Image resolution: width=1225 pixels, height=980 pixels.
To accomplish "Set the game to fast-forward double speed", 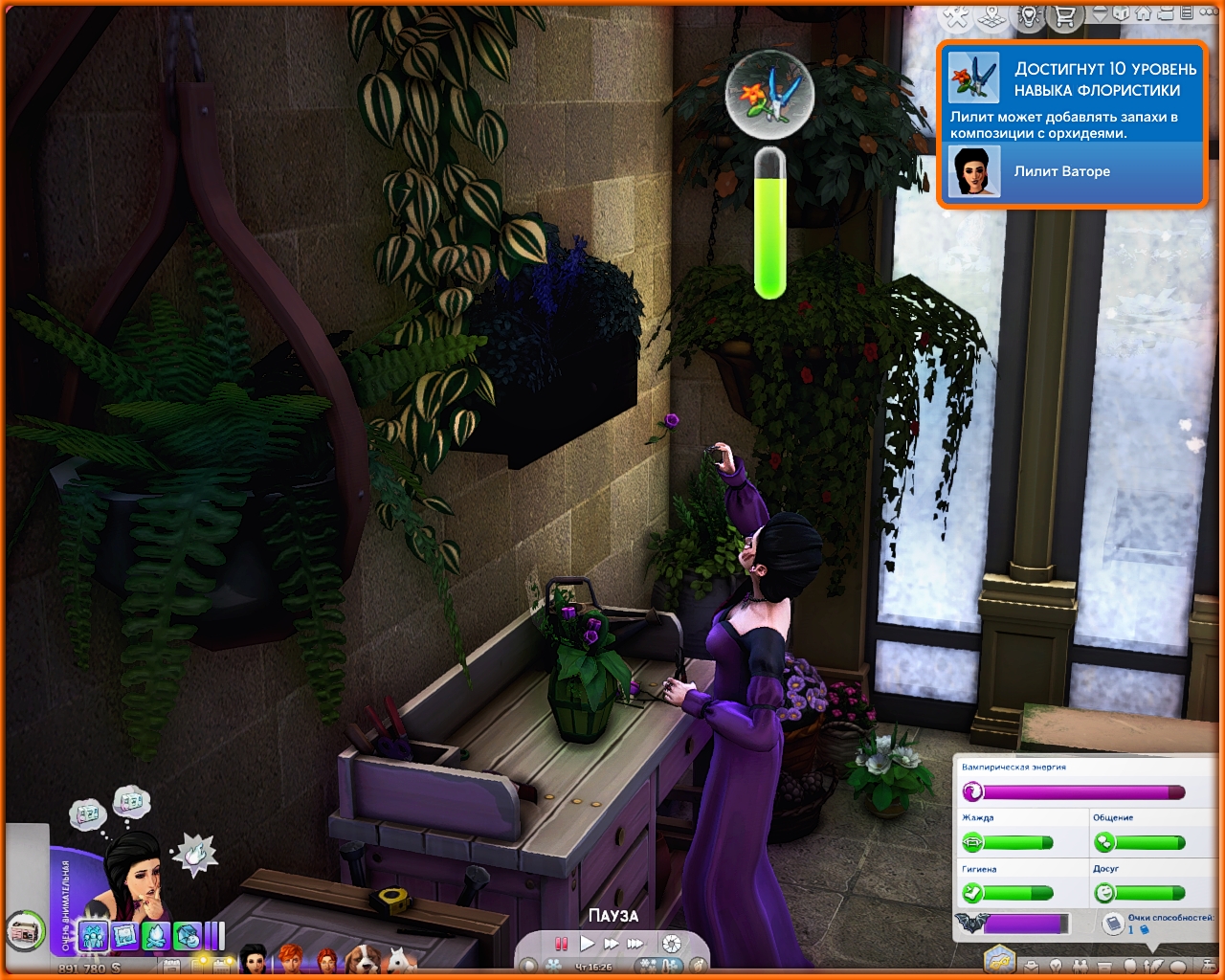I will click(611, 944).
